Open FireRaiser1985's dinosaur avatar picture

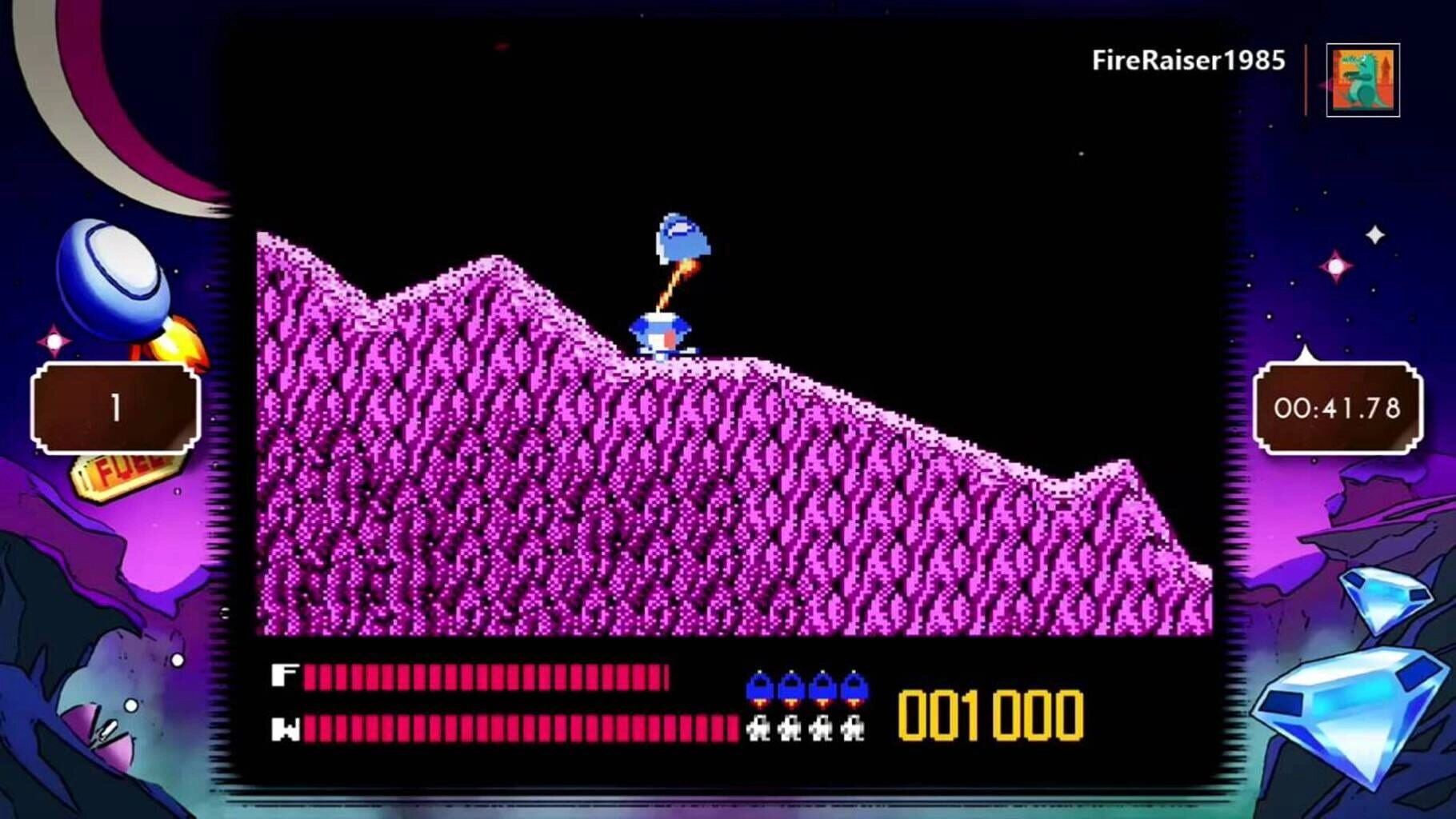1362,80
